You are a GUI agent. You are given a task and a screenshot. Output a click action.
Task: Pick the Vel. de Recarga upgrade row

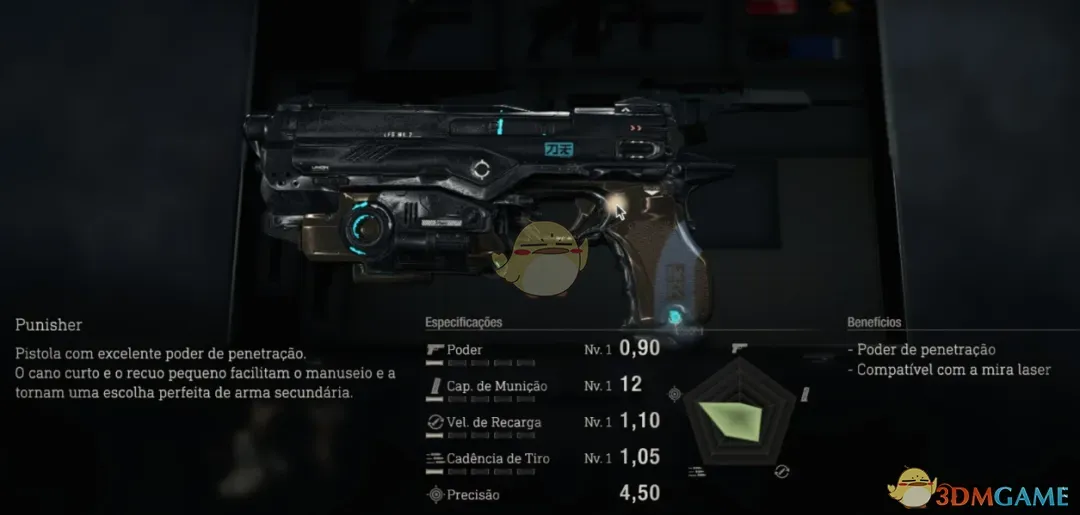coord(540,422)
